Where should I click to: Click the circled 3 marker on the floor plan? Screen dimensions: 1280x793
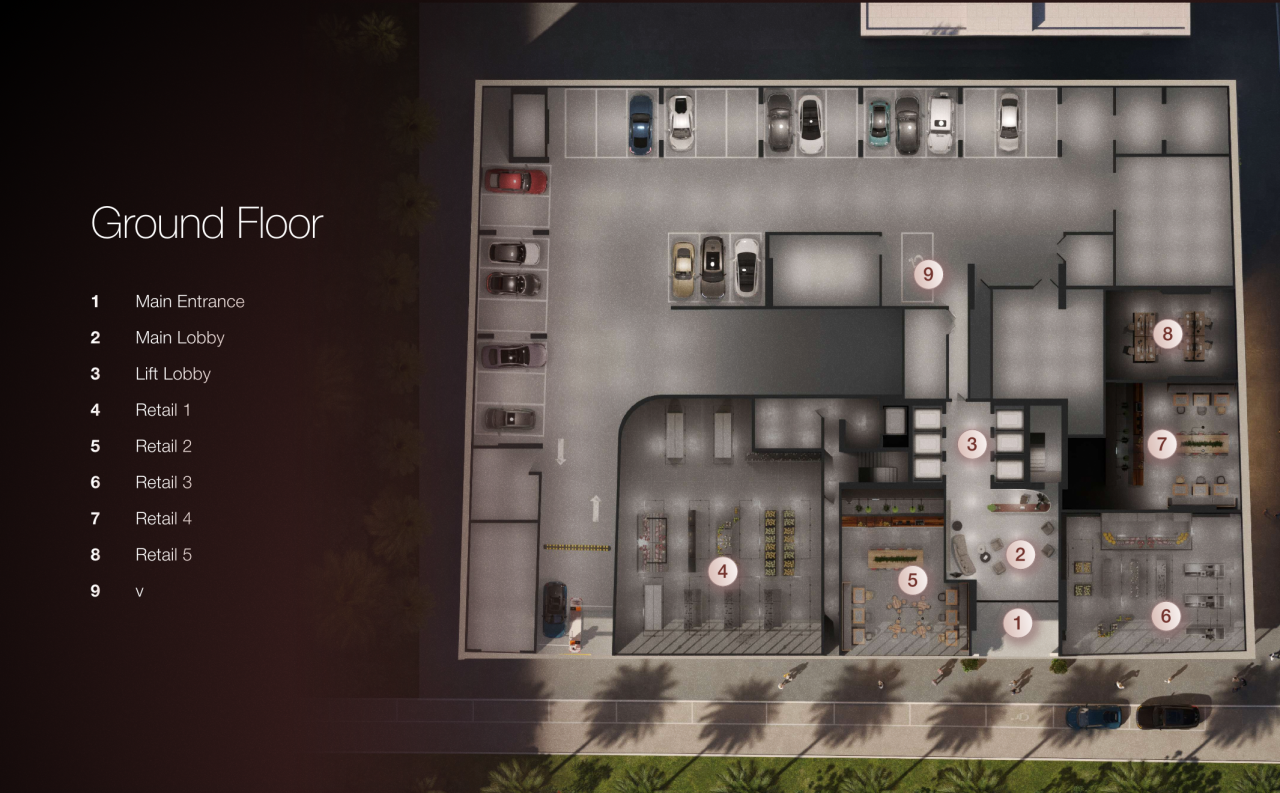click(x=971, y=444)
